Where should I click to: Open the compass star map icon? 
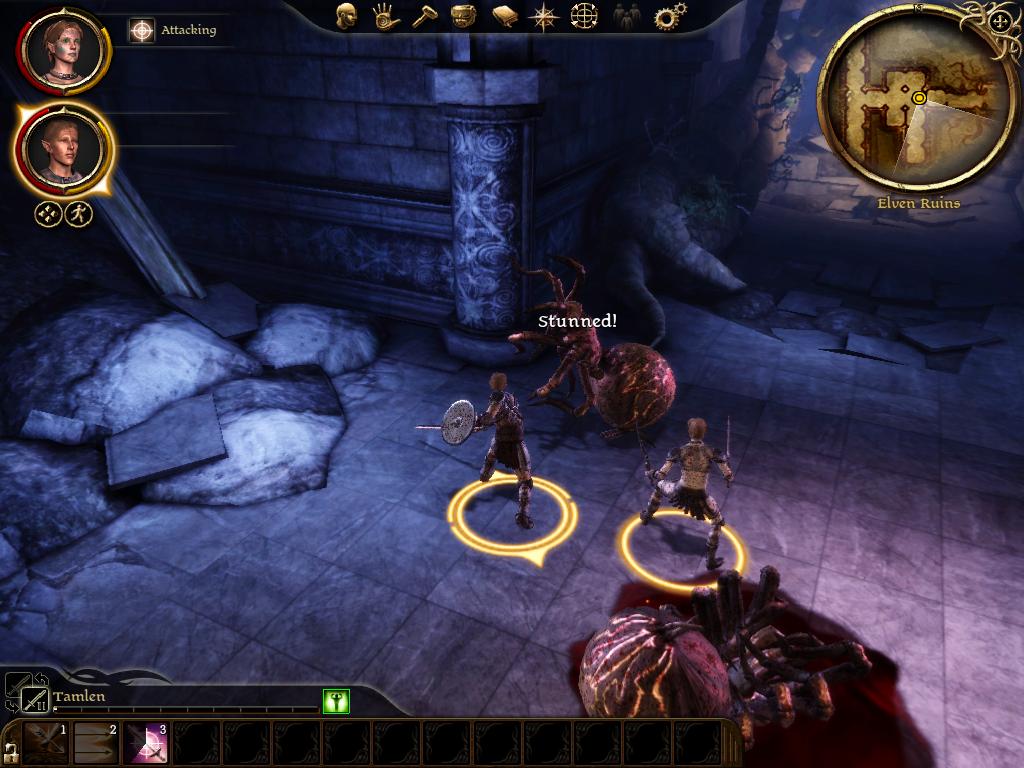coord(544,16)
